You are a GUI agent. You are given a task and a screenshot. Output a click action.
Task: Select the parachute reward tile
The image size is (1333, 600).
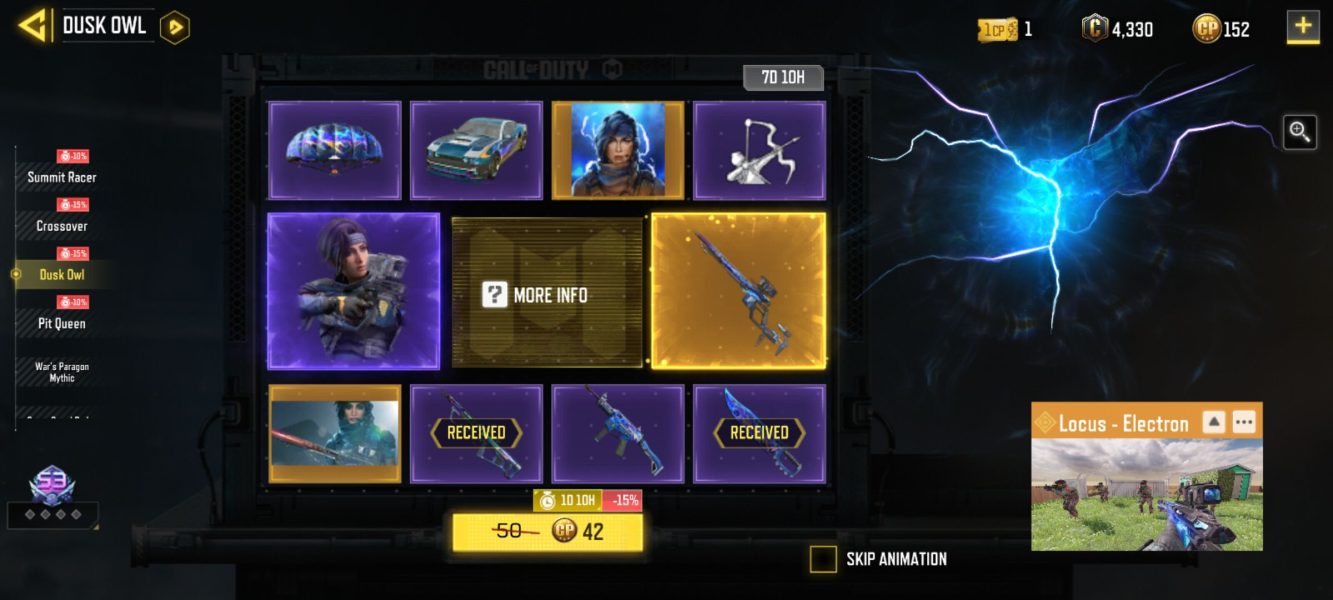click(334, 150)
